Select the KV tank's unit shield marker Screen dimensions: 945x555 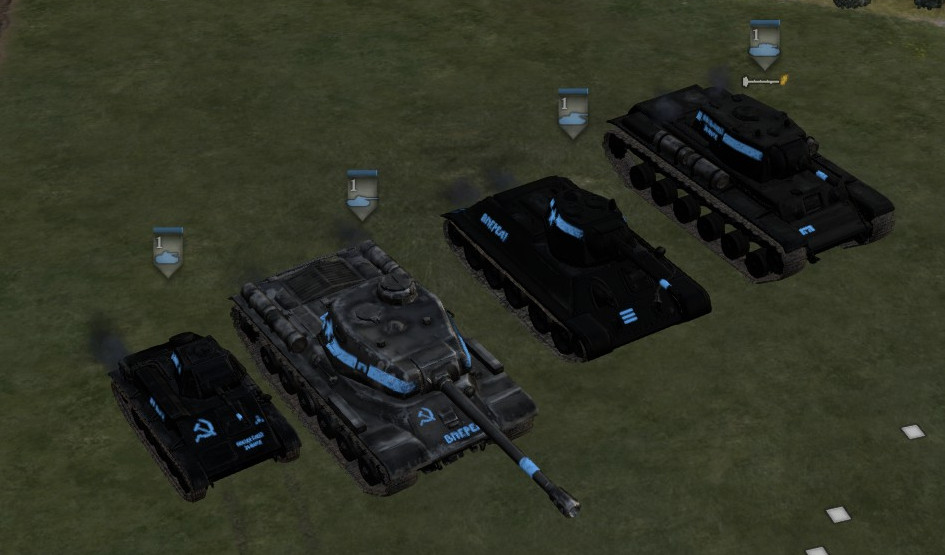[x=765, y=44]
